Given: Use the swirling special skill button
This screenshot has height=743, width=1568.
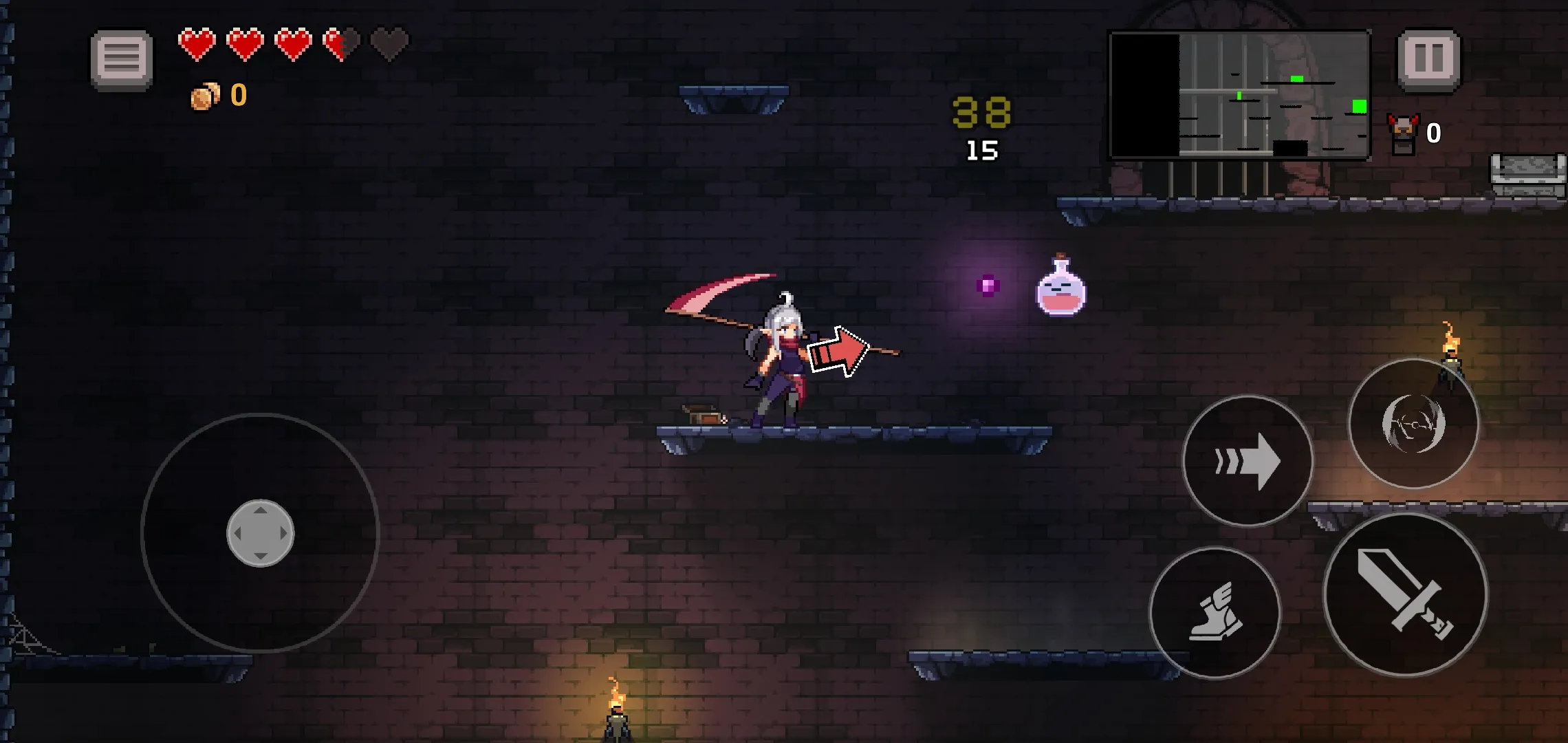Looking at the screenshot, I should [x=1413, y=424].
